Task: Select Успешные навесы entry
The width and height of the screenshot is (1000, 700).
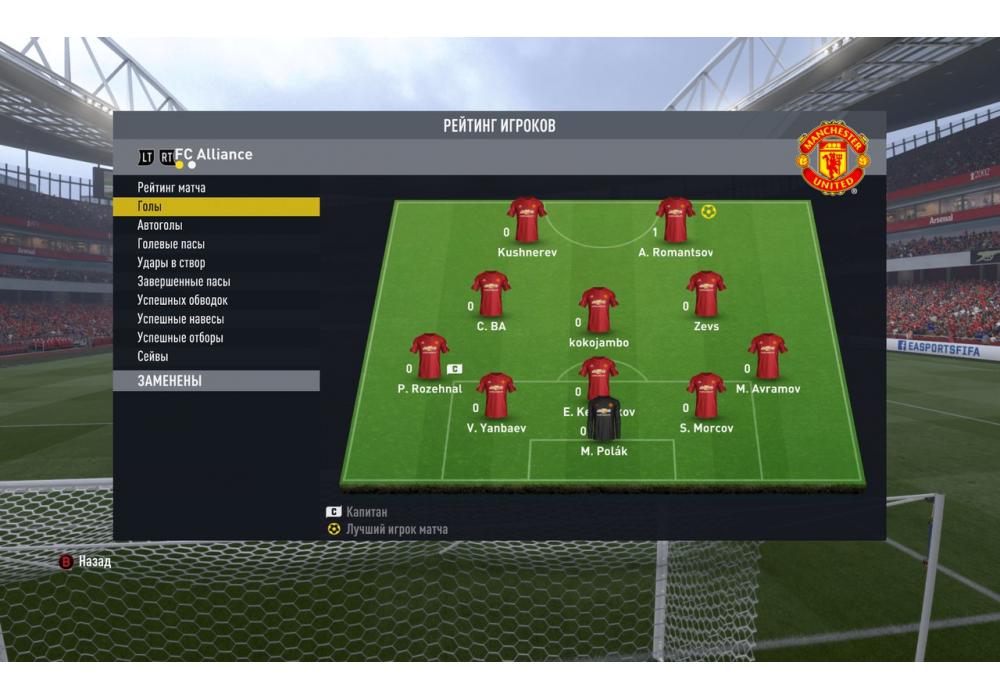Action: (x=181, y=319)
